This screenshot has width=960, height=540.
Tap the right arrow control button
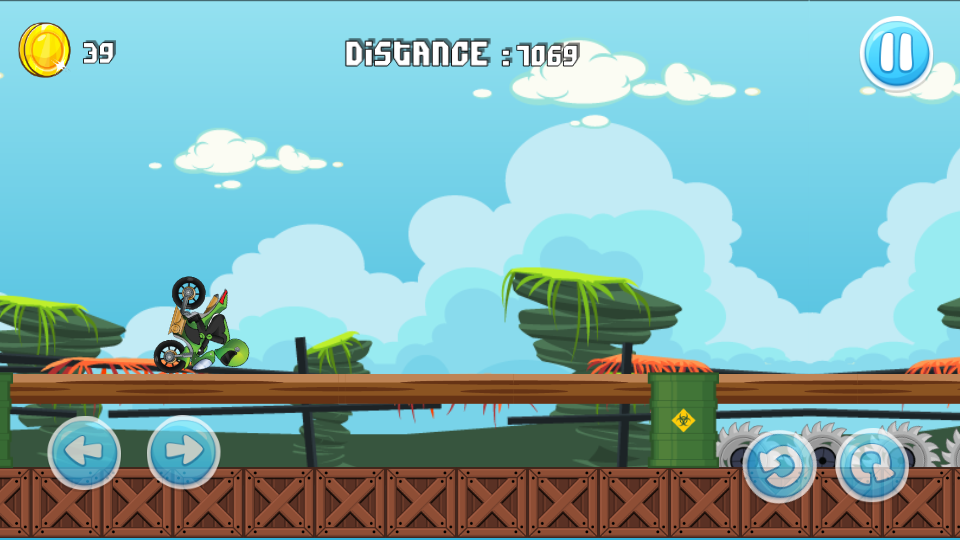(184, 452)
